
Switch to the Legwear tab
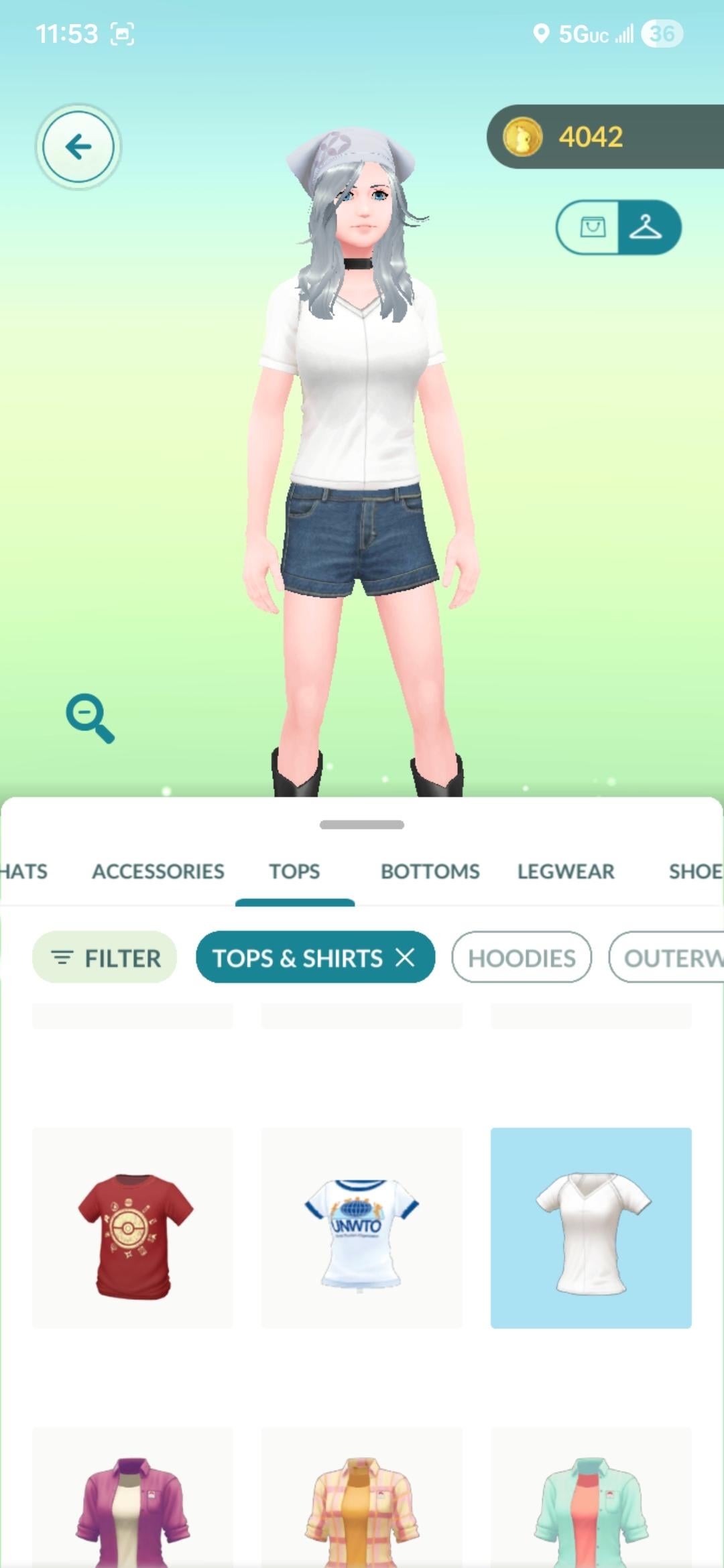coord(566,871)
